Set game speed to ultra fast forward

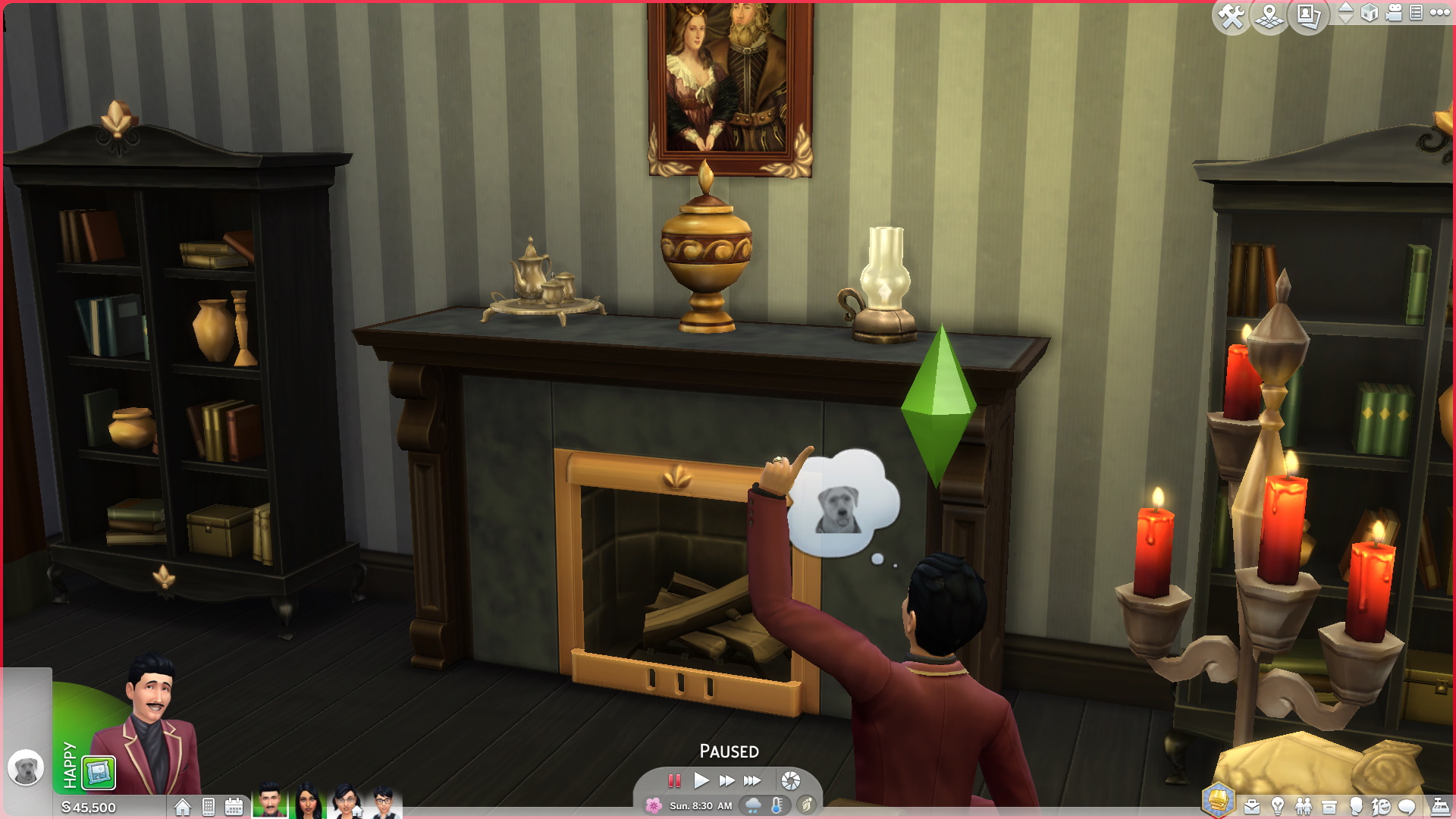(752, 780)
